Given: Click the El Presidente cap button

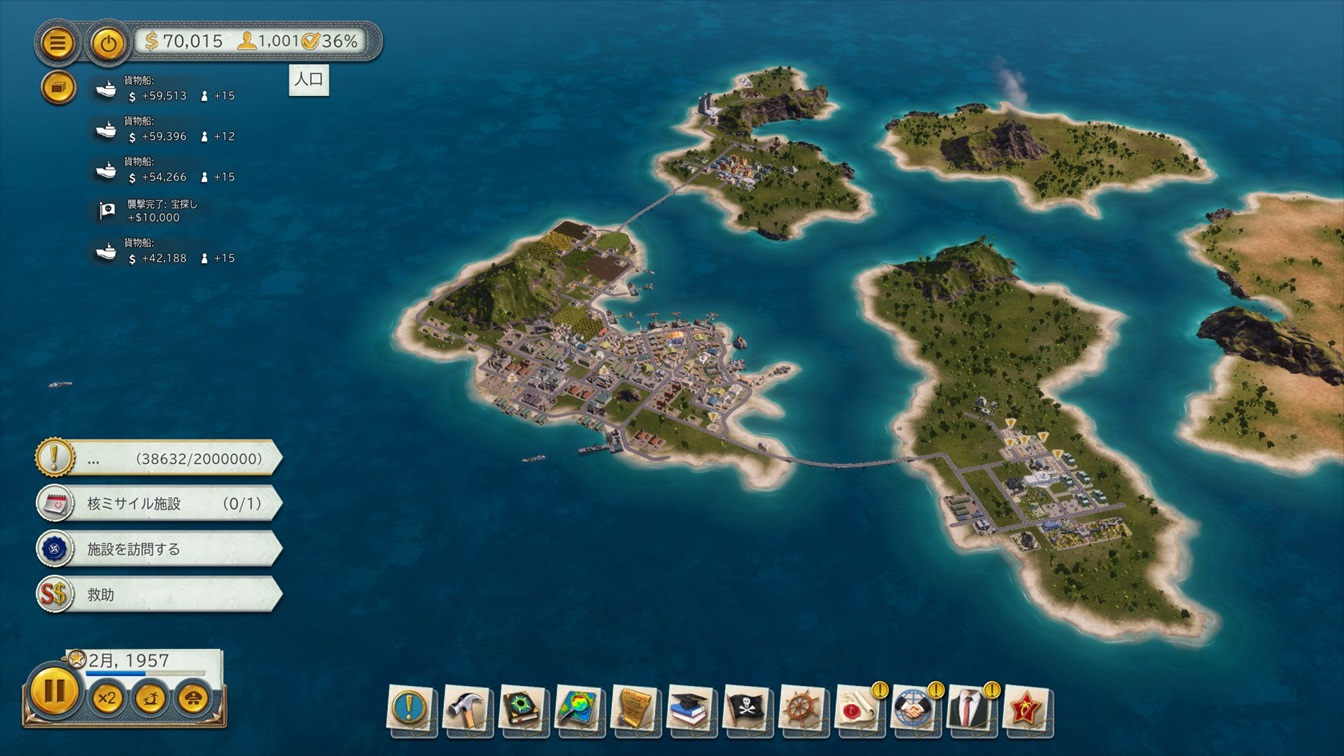Looking at the screenshot, I should [193, 697].
